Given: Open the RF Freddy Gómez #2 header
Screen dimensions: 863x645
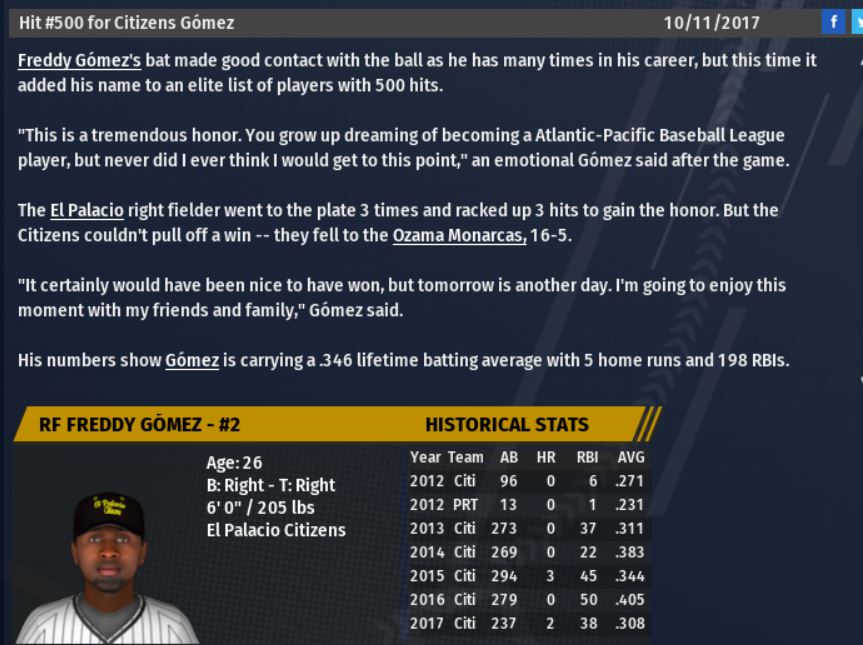Looking at the screenshot, I should [139, 424].
